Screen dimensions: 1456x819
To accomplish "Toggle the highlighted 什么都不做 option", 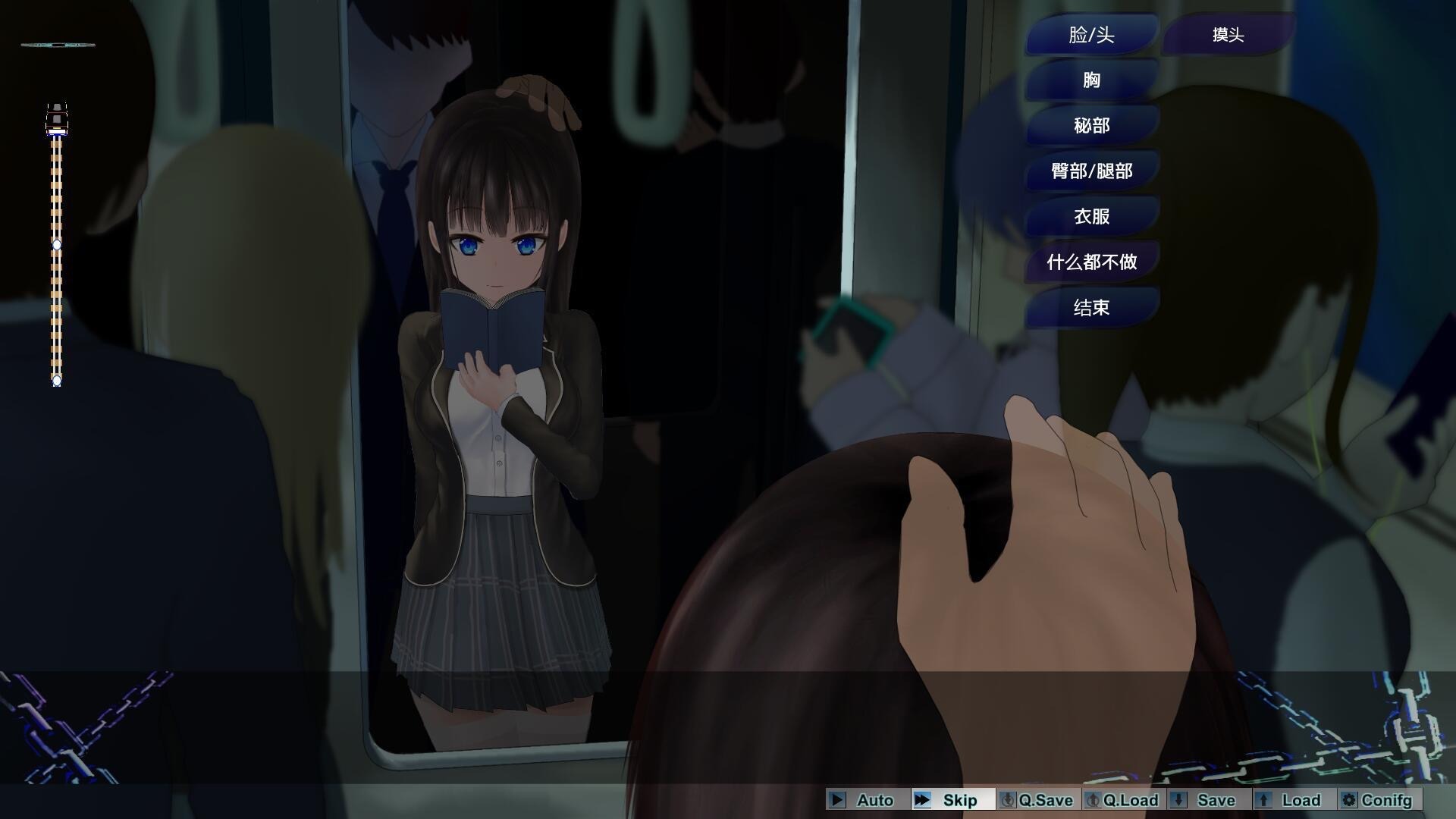I will pyautogui.click(x=1090, y=262).
